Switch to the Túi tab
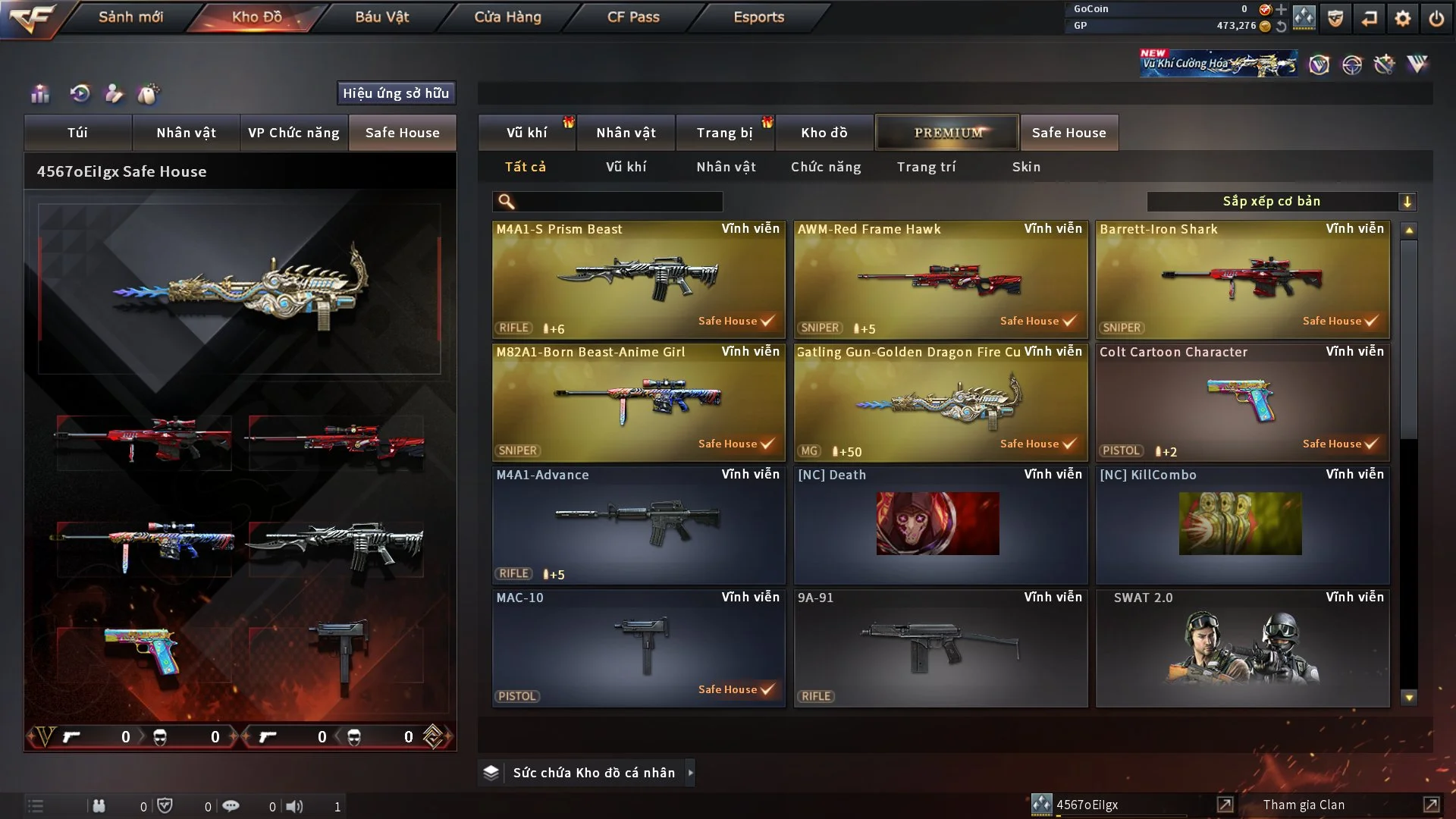Viewport: 1456px width, 819px height. click(x=77, y=133)
